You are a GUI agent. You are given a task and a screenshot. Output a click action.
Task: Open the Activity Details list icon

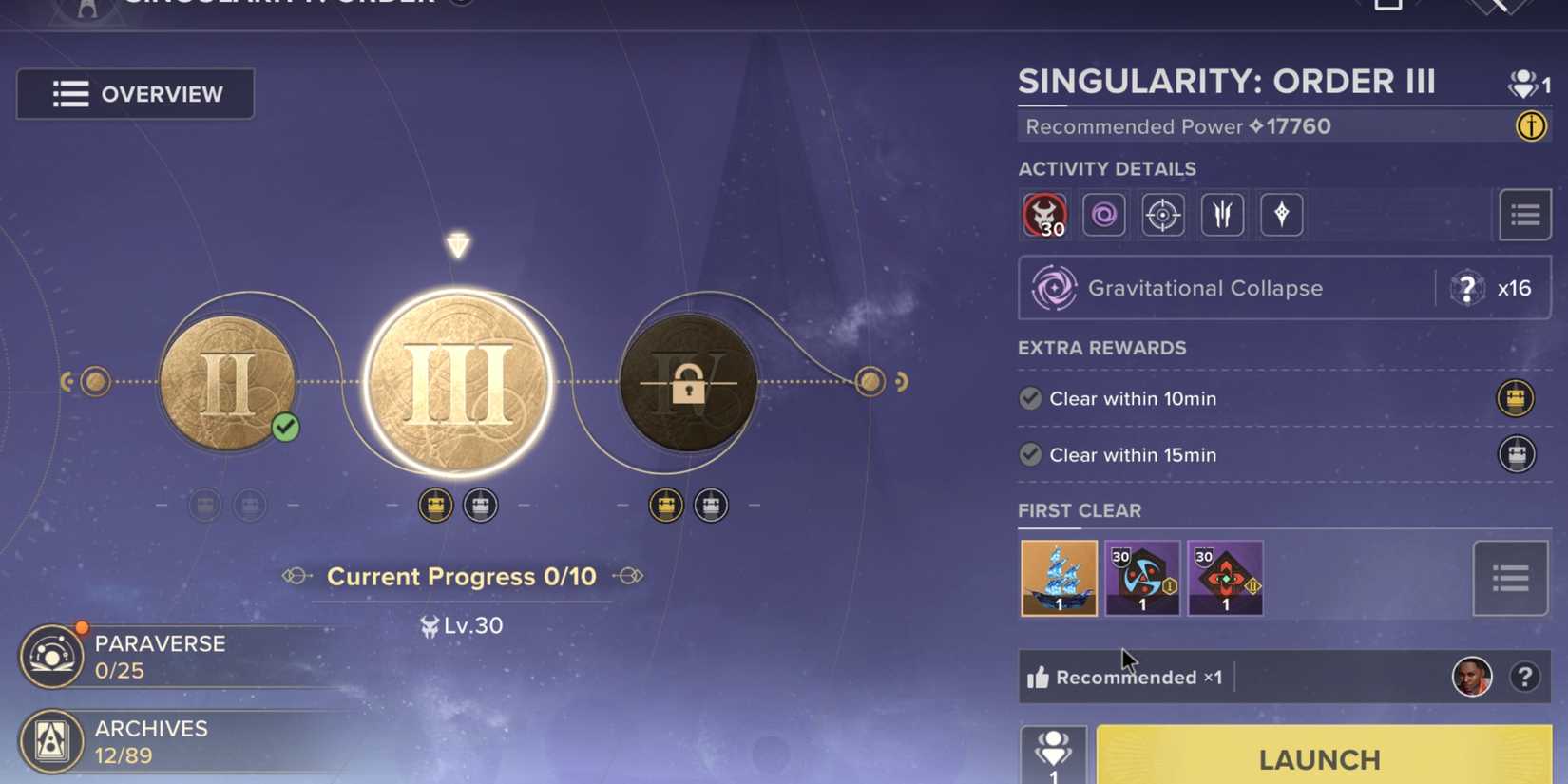click(x=1525, y=214)
